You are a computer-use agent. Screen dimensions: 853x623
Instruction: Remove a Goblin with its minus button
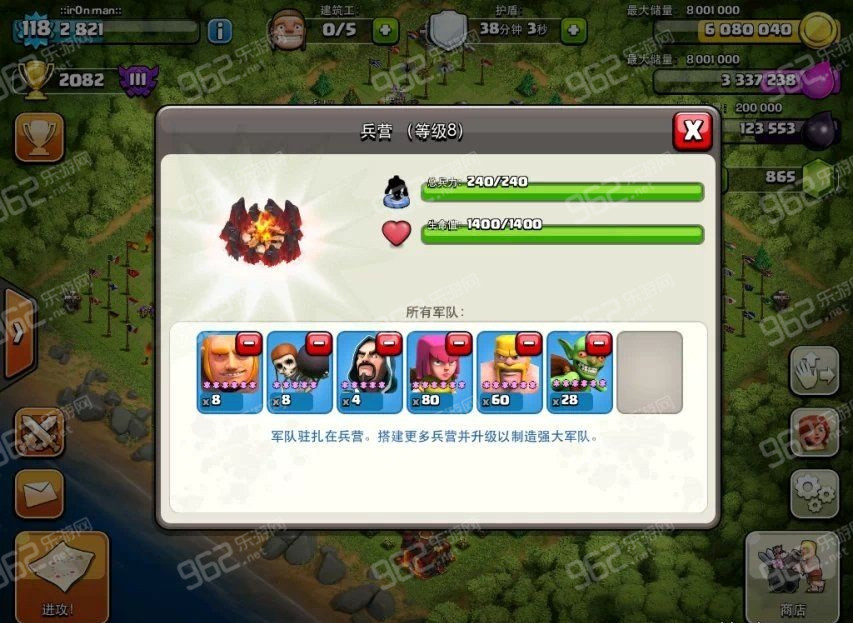coord(599,344)
